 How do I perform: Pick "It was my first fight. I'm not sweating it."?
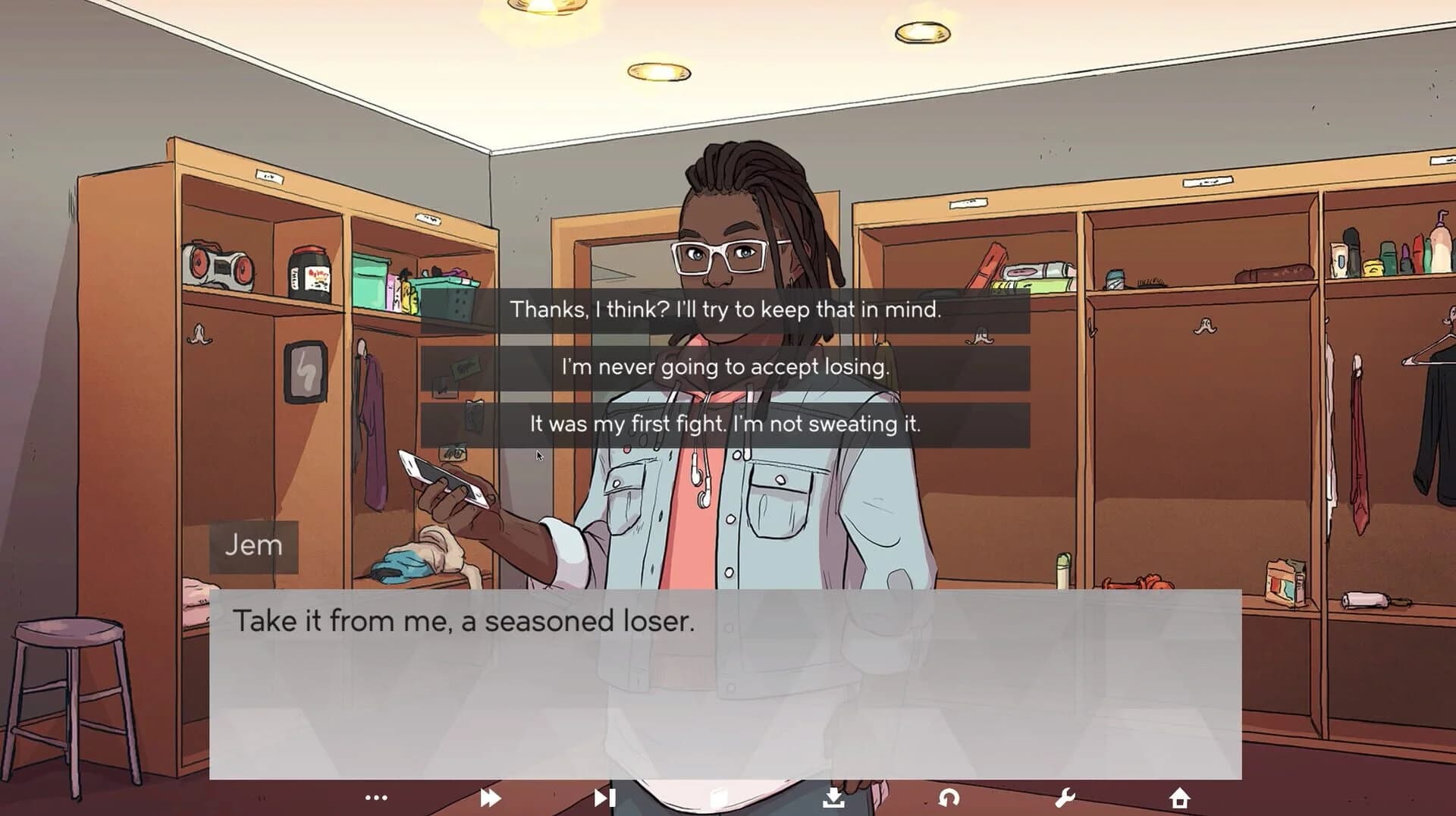[x=726, y=425]
